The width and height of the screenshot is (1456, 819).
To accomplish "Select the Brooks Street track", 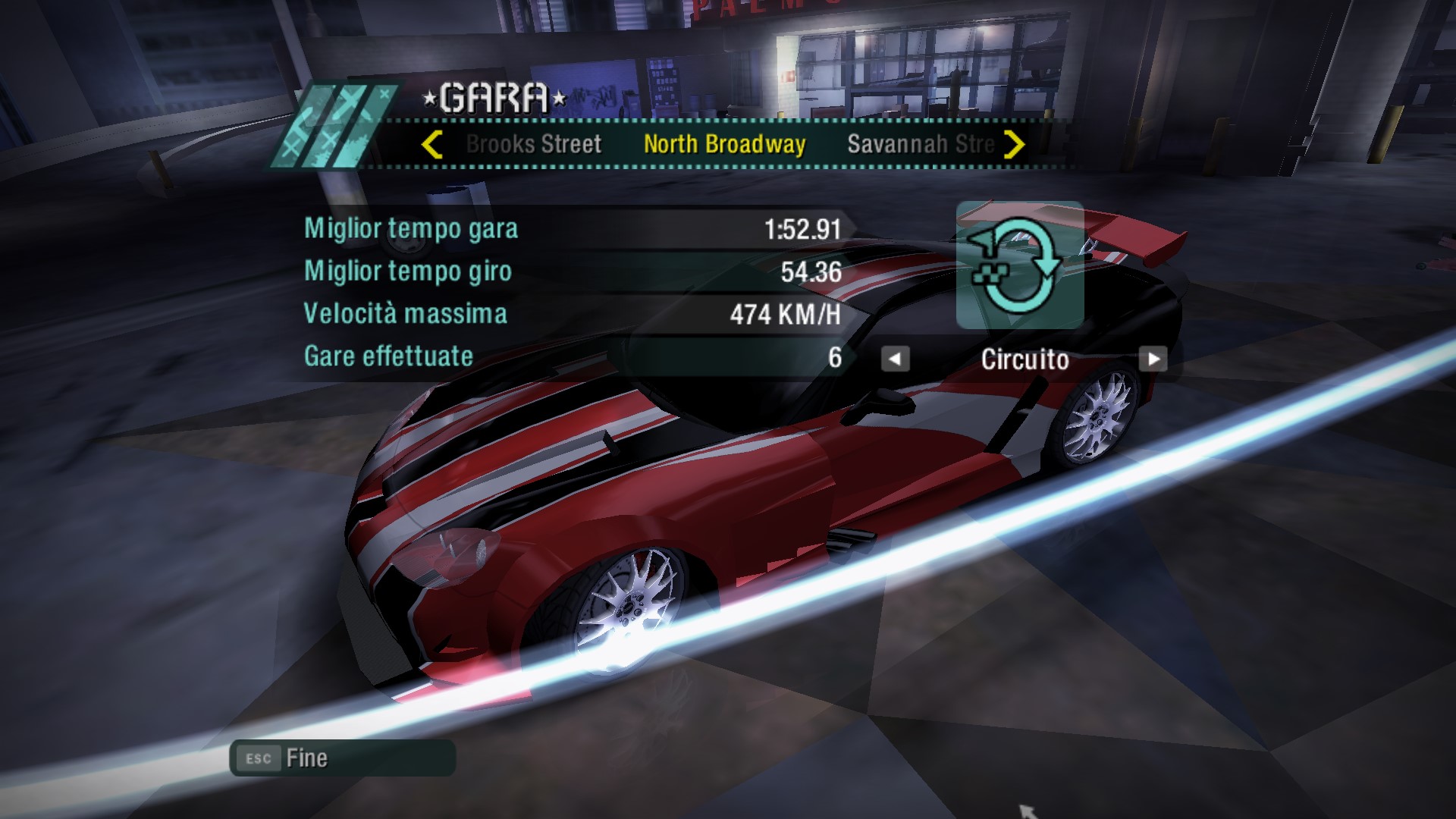I will pyautogui.click(x=533, y=144).
